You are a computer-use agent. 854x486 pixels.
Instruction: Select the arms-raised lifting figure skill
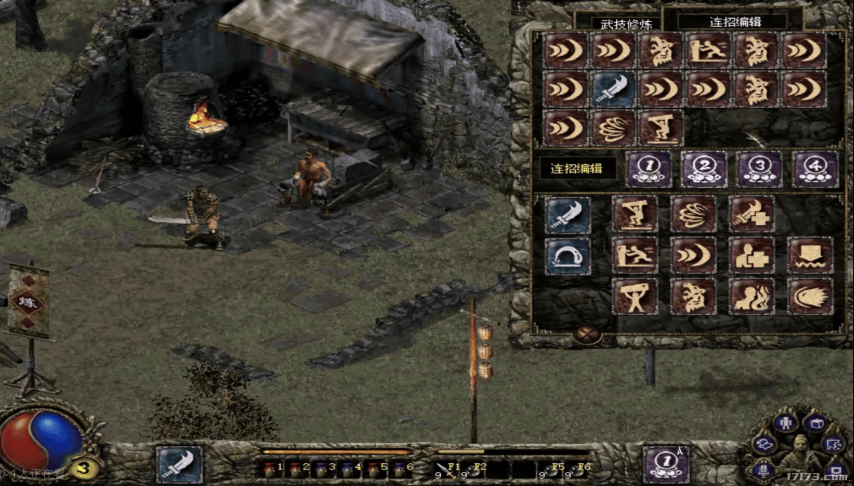634,296
